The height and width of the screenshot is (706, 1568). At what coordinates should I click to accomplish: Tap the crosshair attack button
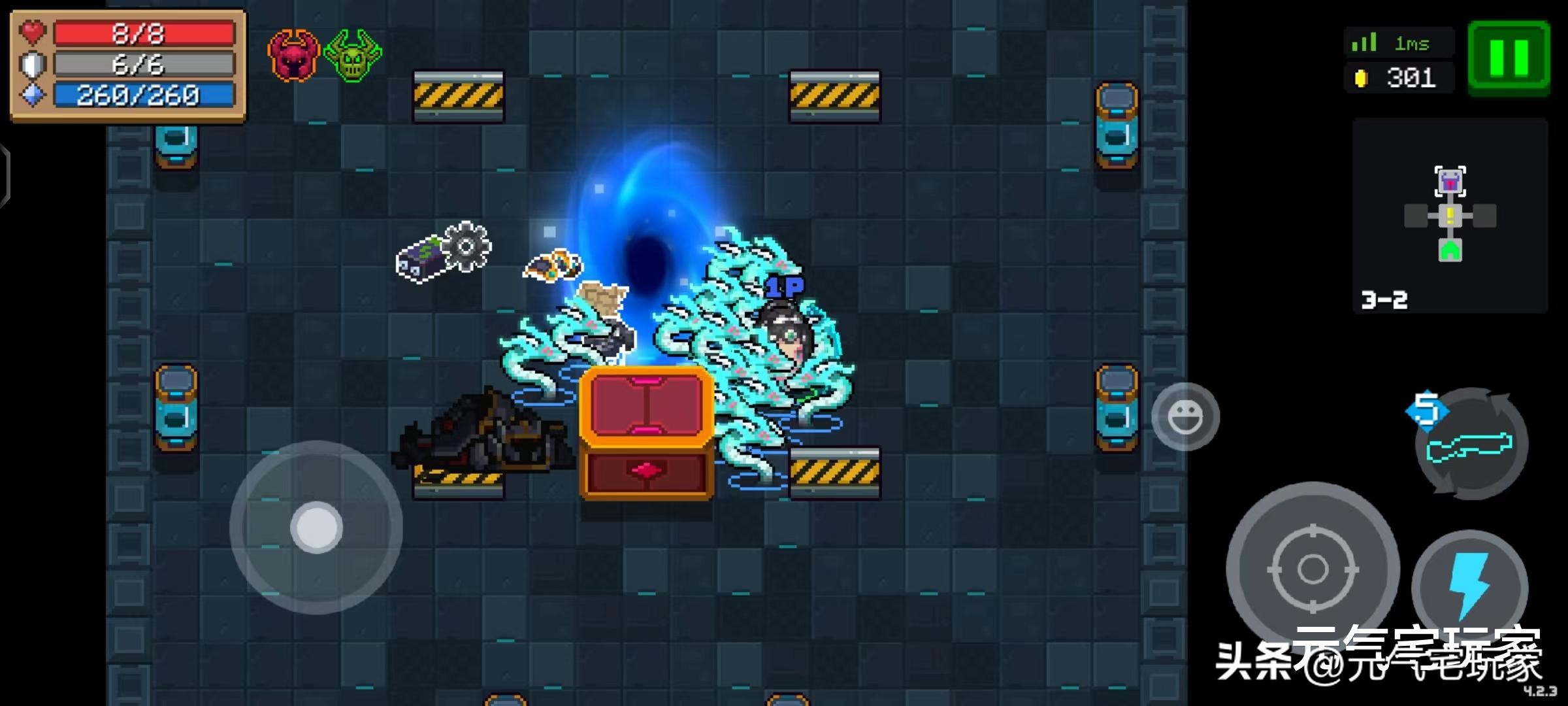coord(1313,569)
